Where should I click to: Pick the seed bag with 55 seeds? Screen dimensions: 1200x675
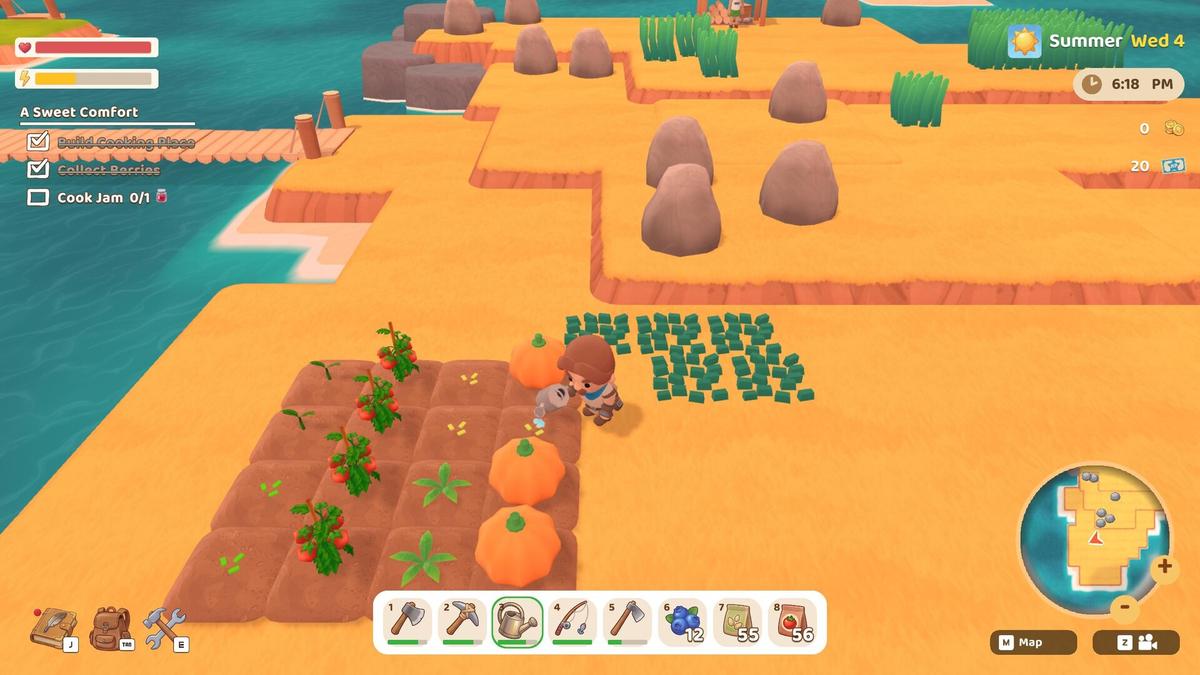[x=738, y=622]
